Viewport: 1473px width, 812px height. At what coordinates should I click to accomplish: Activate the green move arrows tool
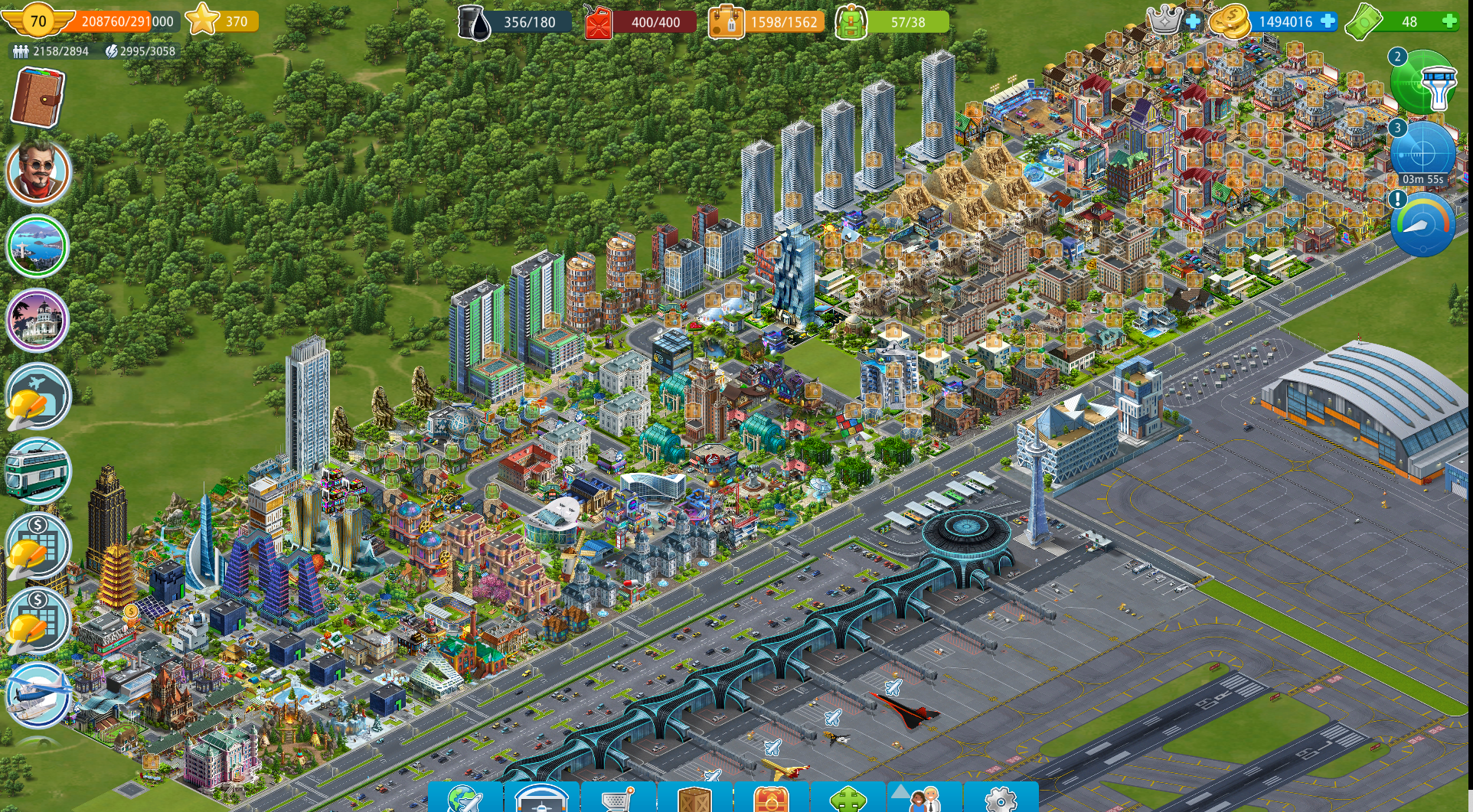click(848, 798)
